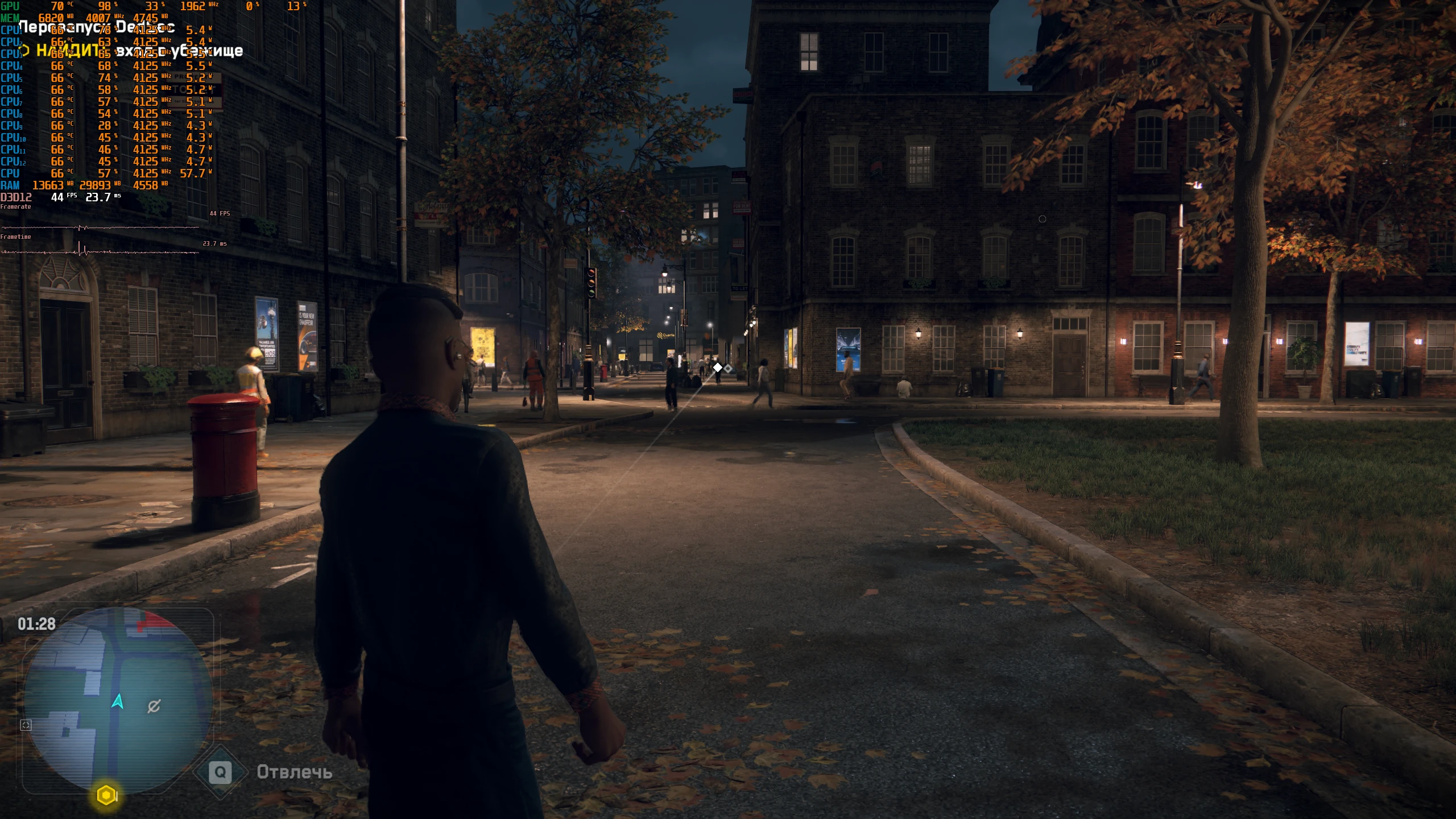
Task: Toggle the MEM overlay row
Action: point(10,17)
